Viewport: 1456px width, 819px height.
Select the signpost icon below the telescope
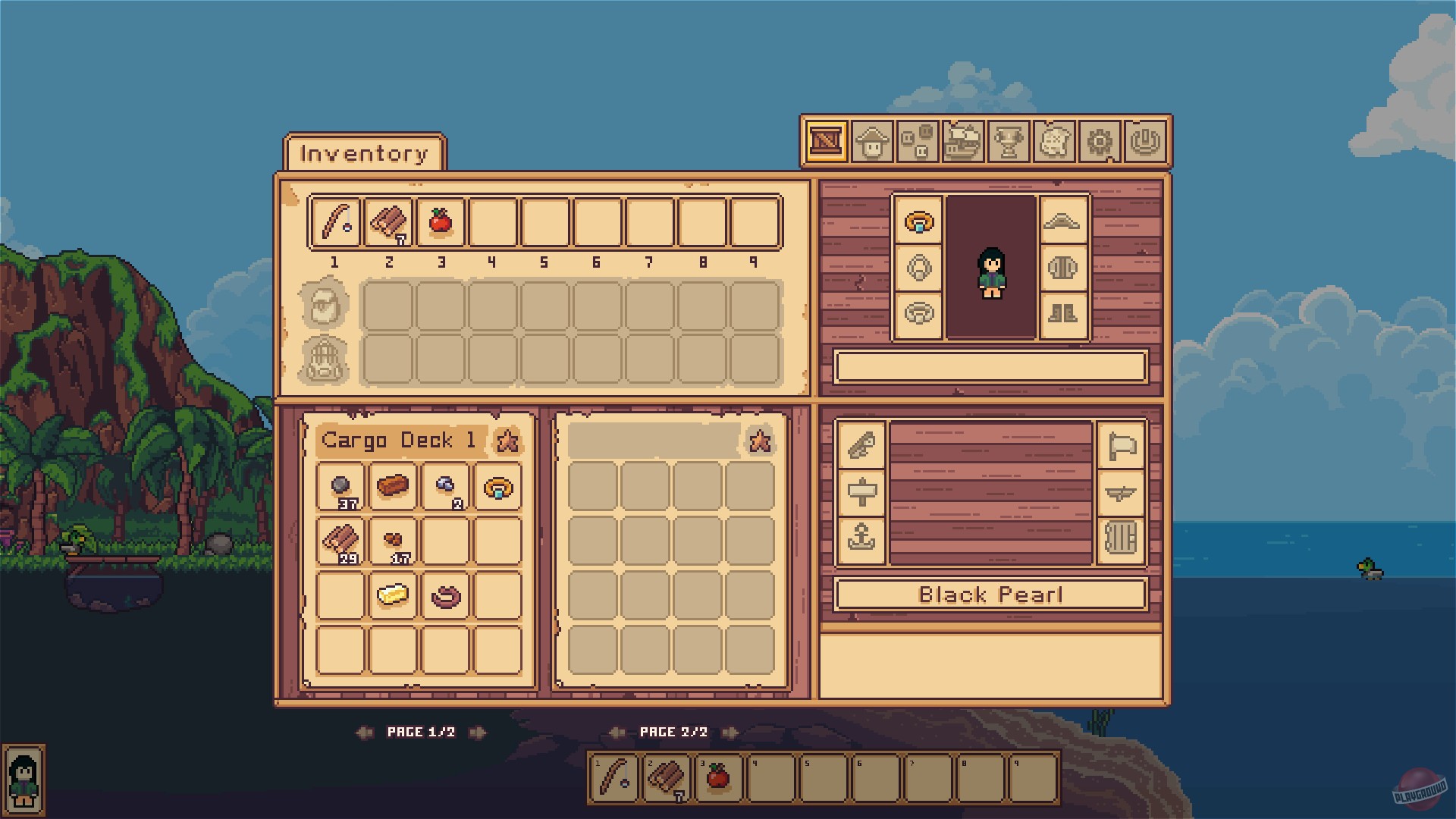coord(863,493)
